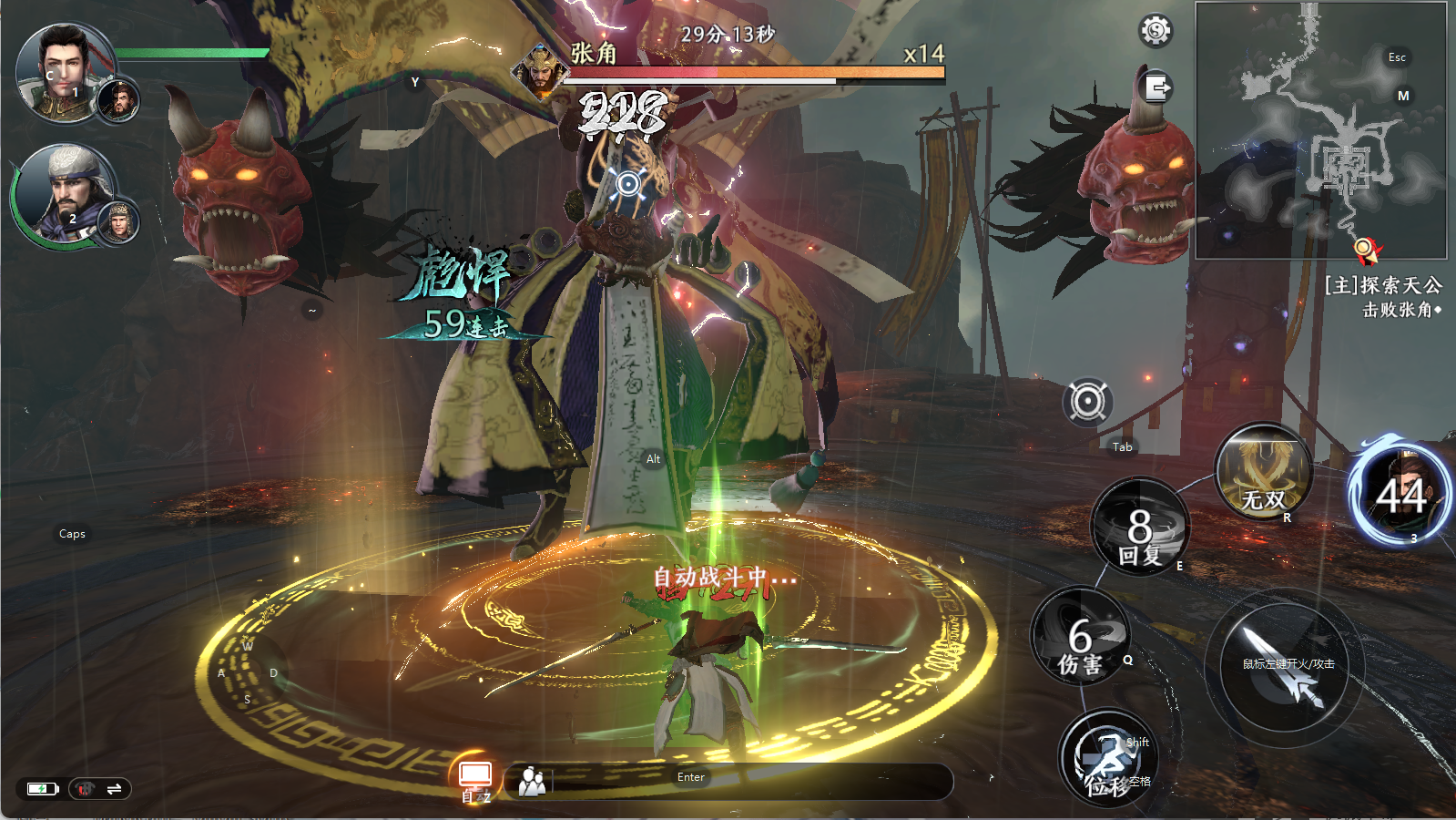
Task: Open the minimap
Action: pyautogui.click(x=1320, y=130)
